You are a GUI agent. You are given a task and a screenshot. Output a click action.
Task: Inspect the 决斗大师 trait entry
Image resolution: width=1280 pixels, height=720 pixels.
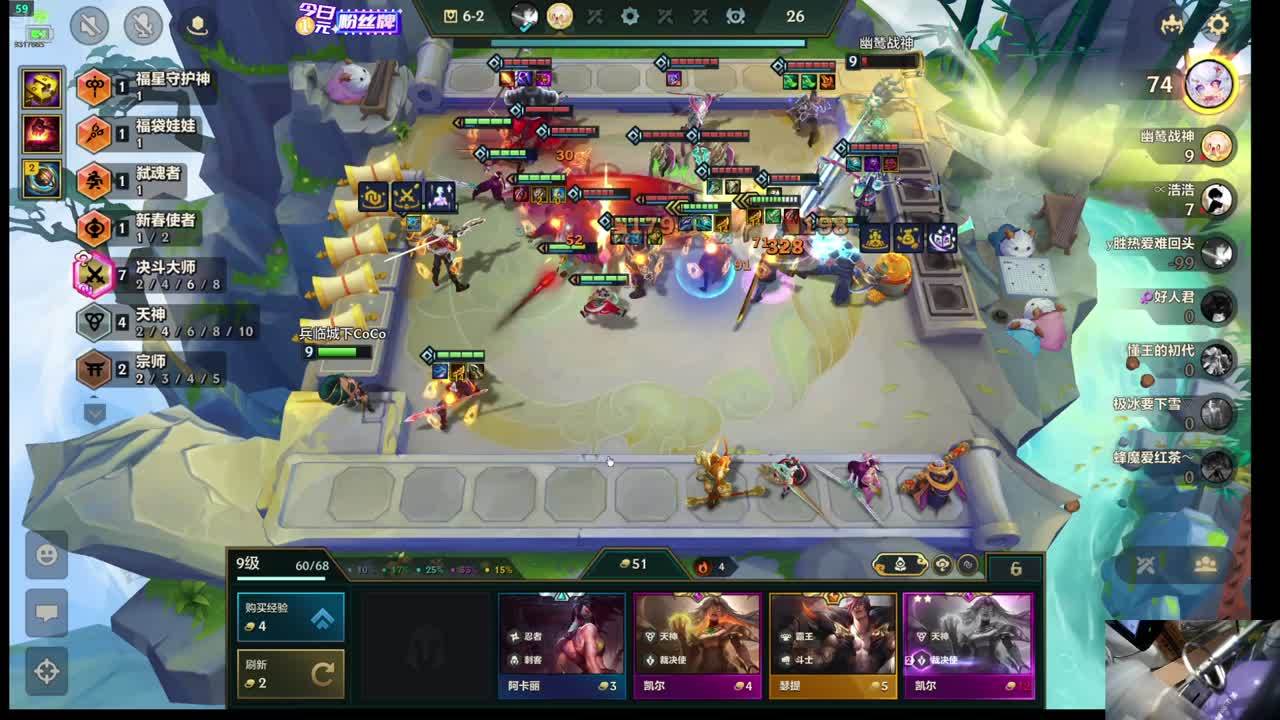pos(150,275)
